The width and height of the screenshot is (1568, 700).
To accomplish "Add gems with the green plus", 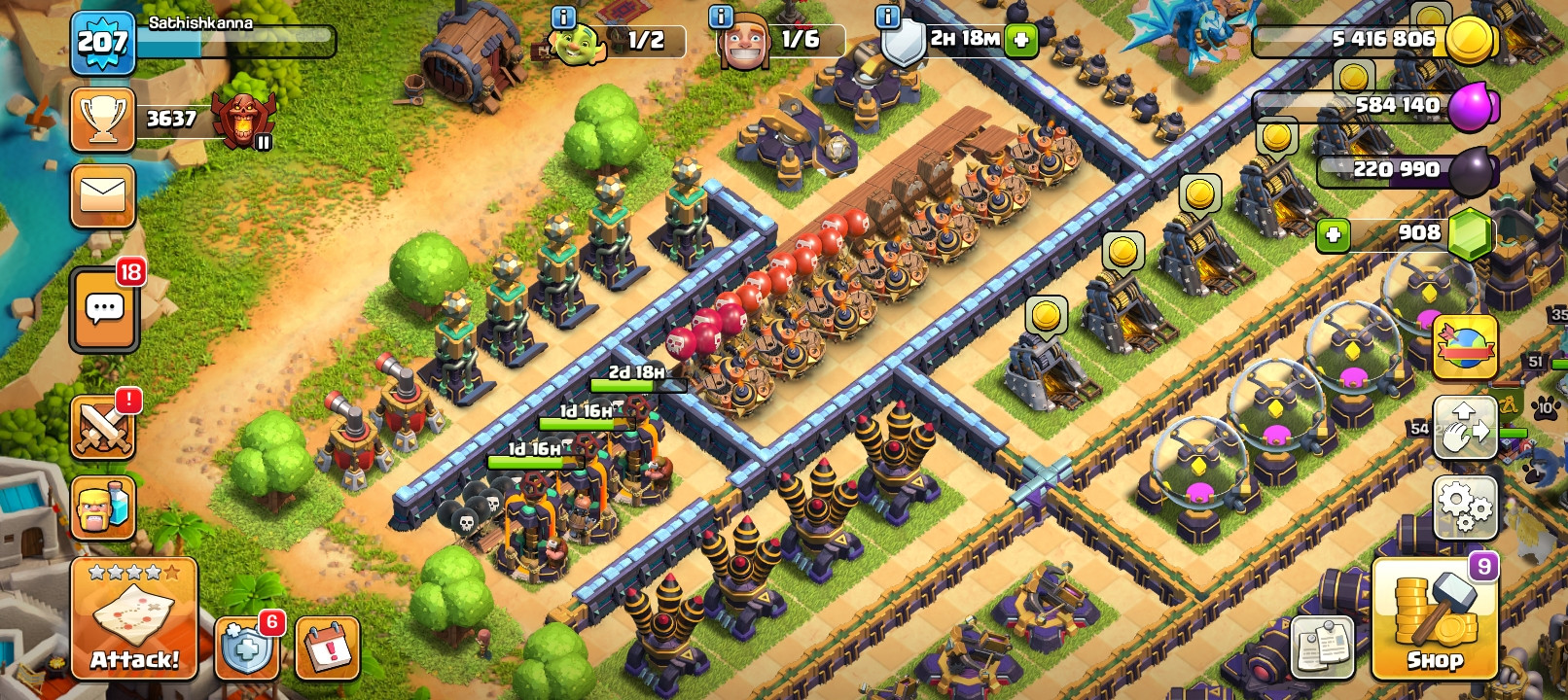I will click(1333, 234).
